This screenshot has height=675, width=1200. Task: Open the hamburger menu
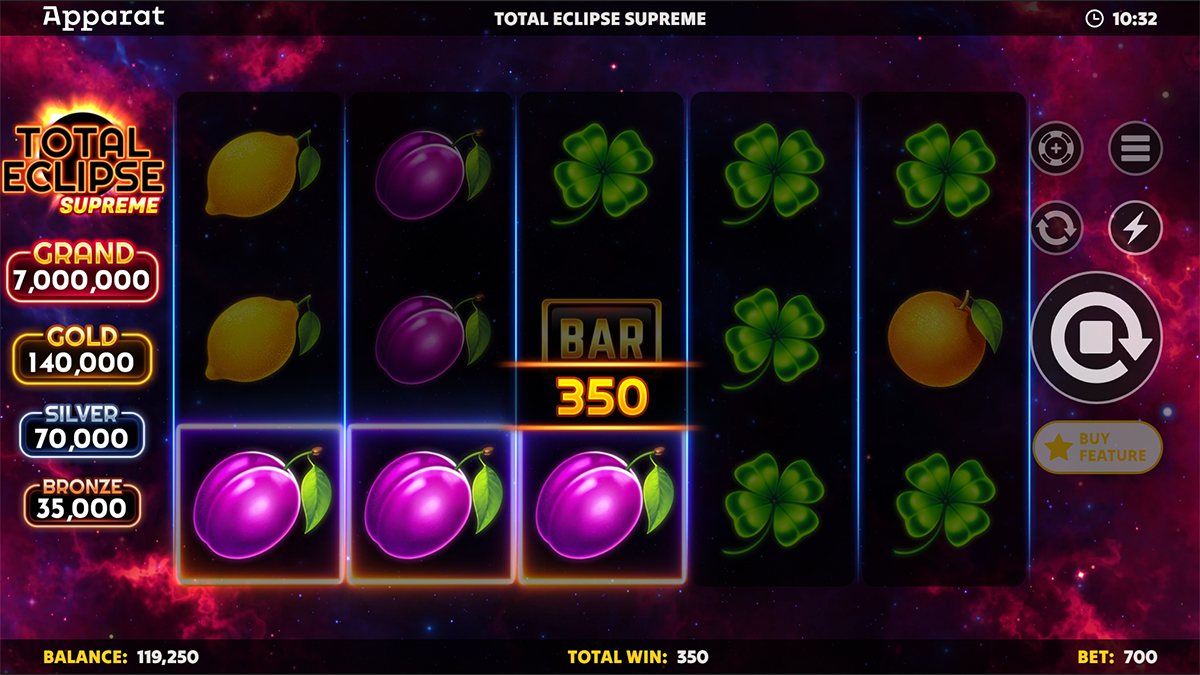click(x=1135, y=150)
